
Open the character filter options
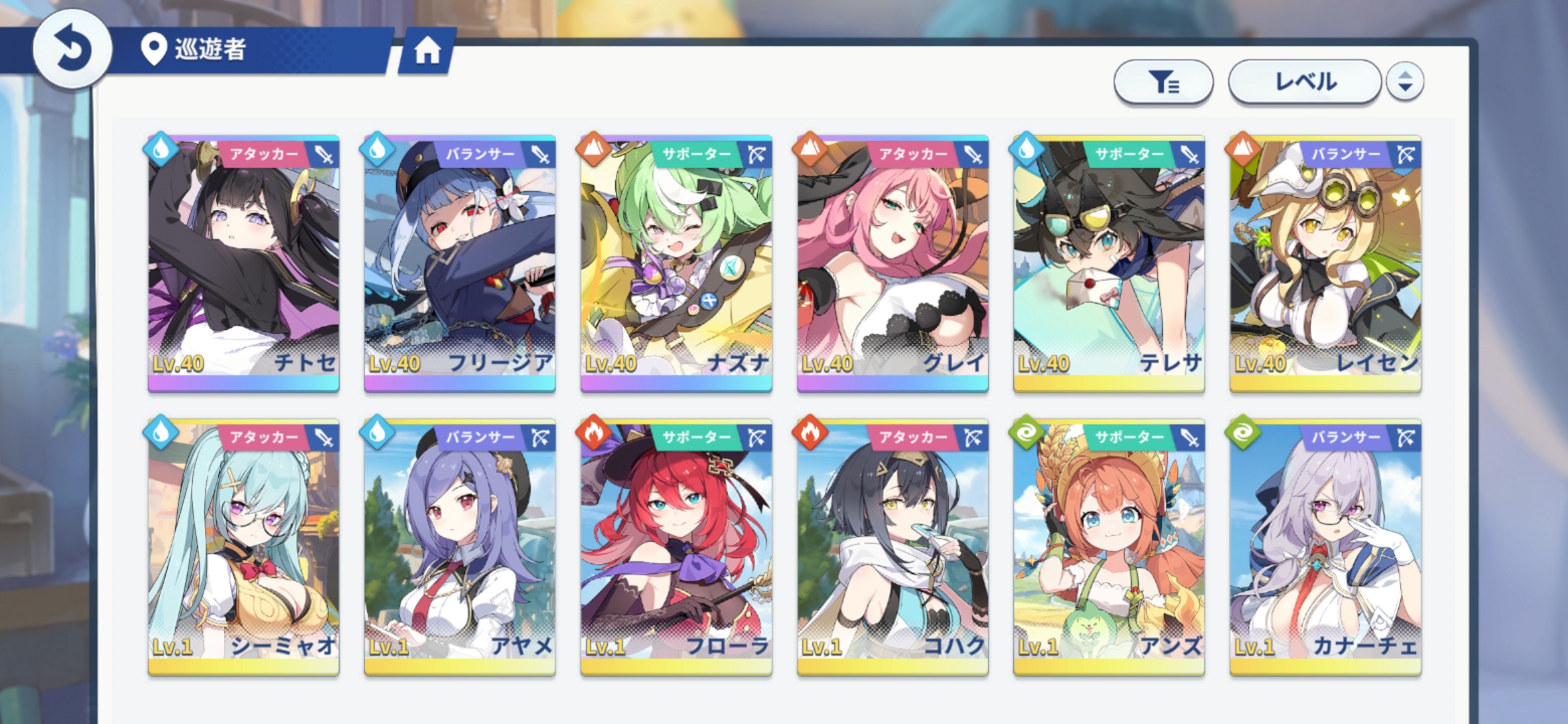pos(1163,82)
